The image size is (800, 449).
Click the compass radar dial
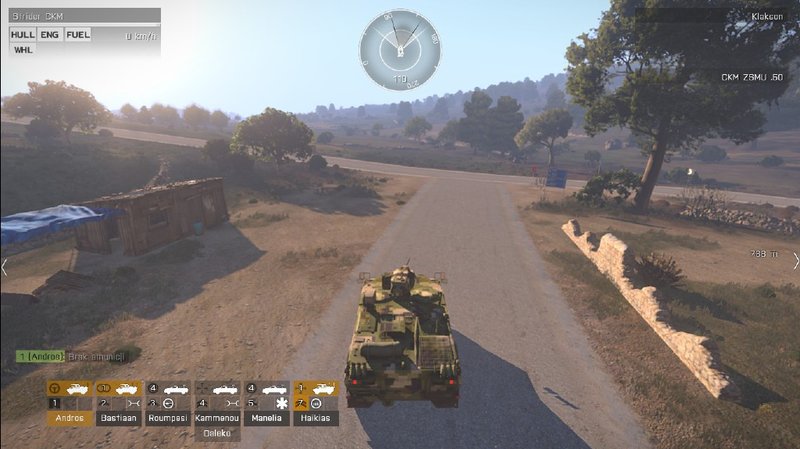[x=399, y=49]
